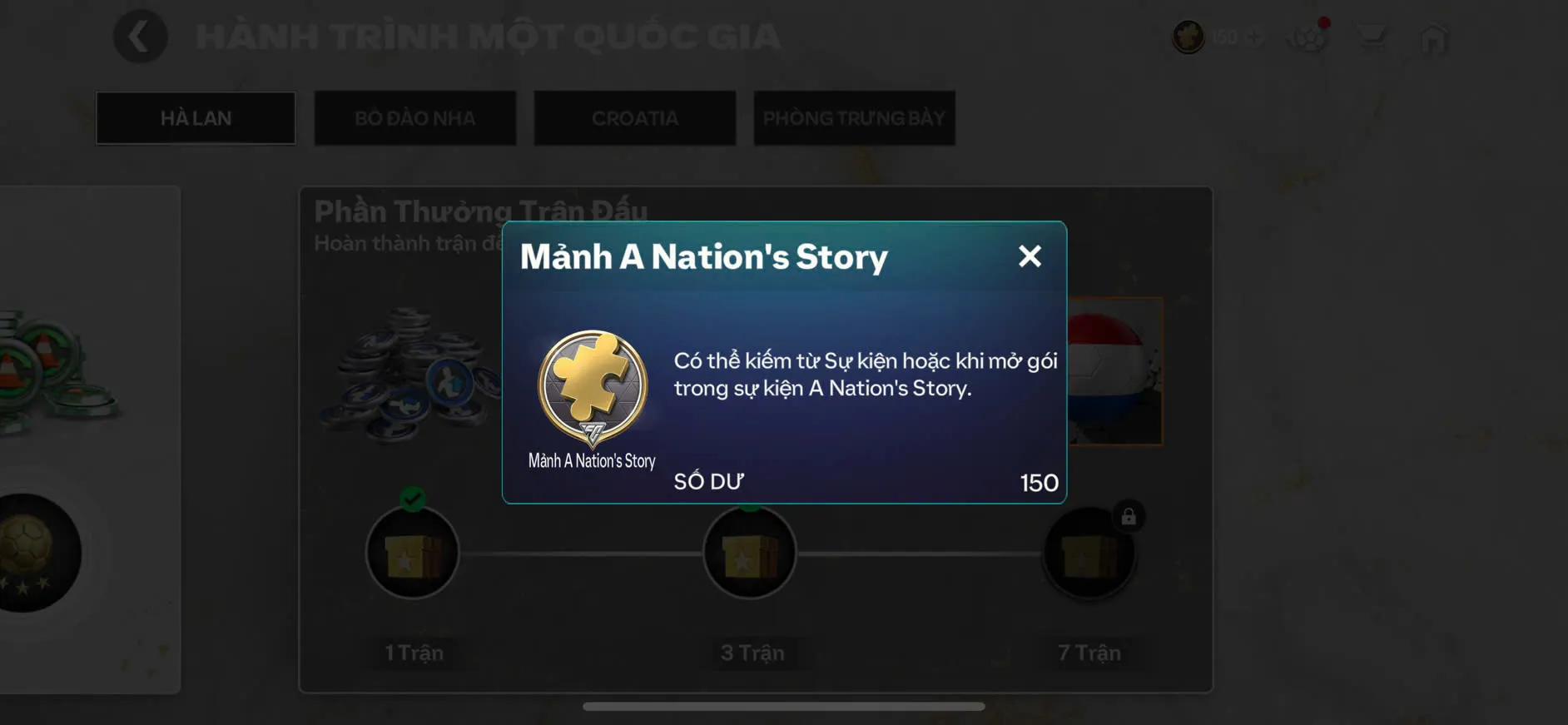Close the Mảnh A Nation's Story popup

[x=1030, y=256]
